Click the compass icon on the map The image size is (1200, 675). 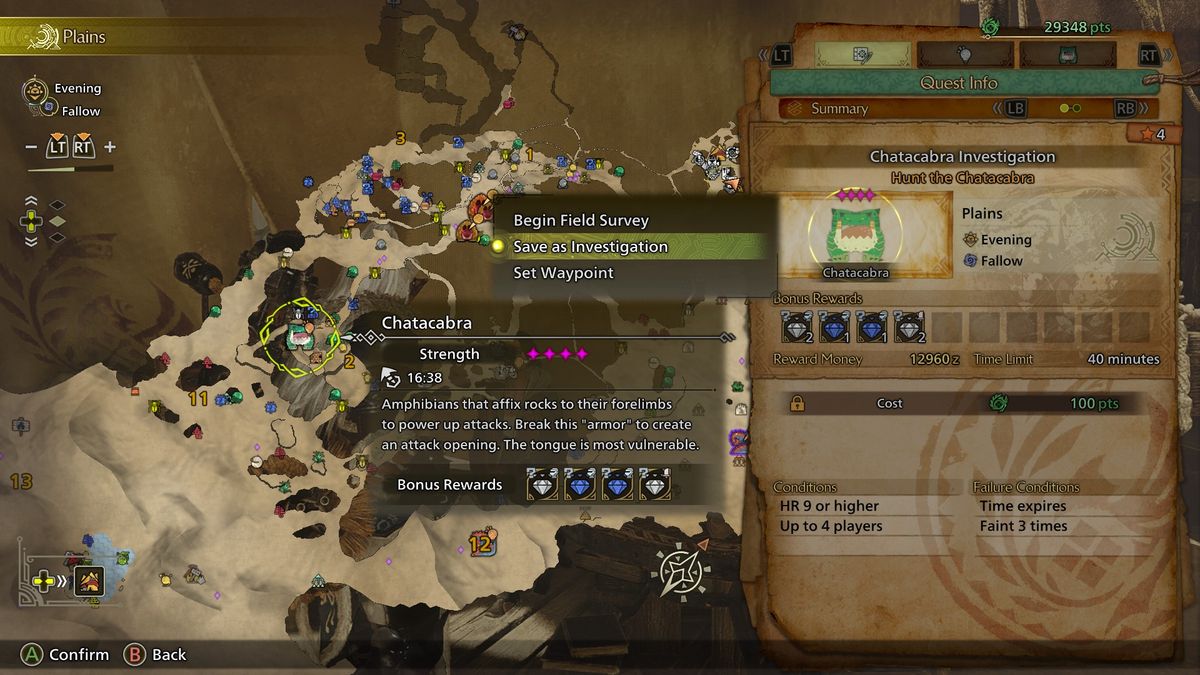tap(680, 572)
